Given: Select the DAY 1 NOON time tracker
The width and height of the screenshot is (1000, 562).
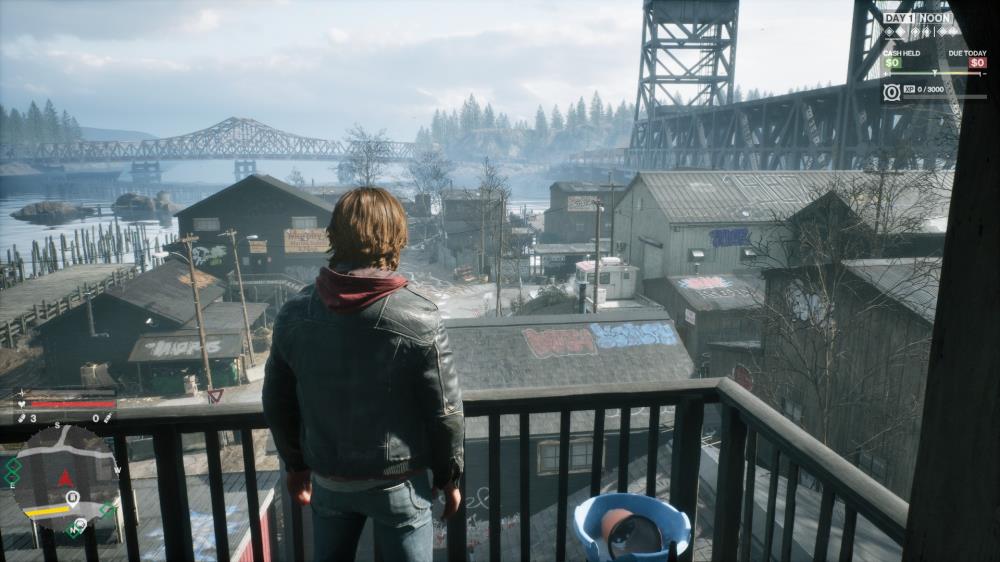Looking at the screenshot, I should click(x=917, y=18).
